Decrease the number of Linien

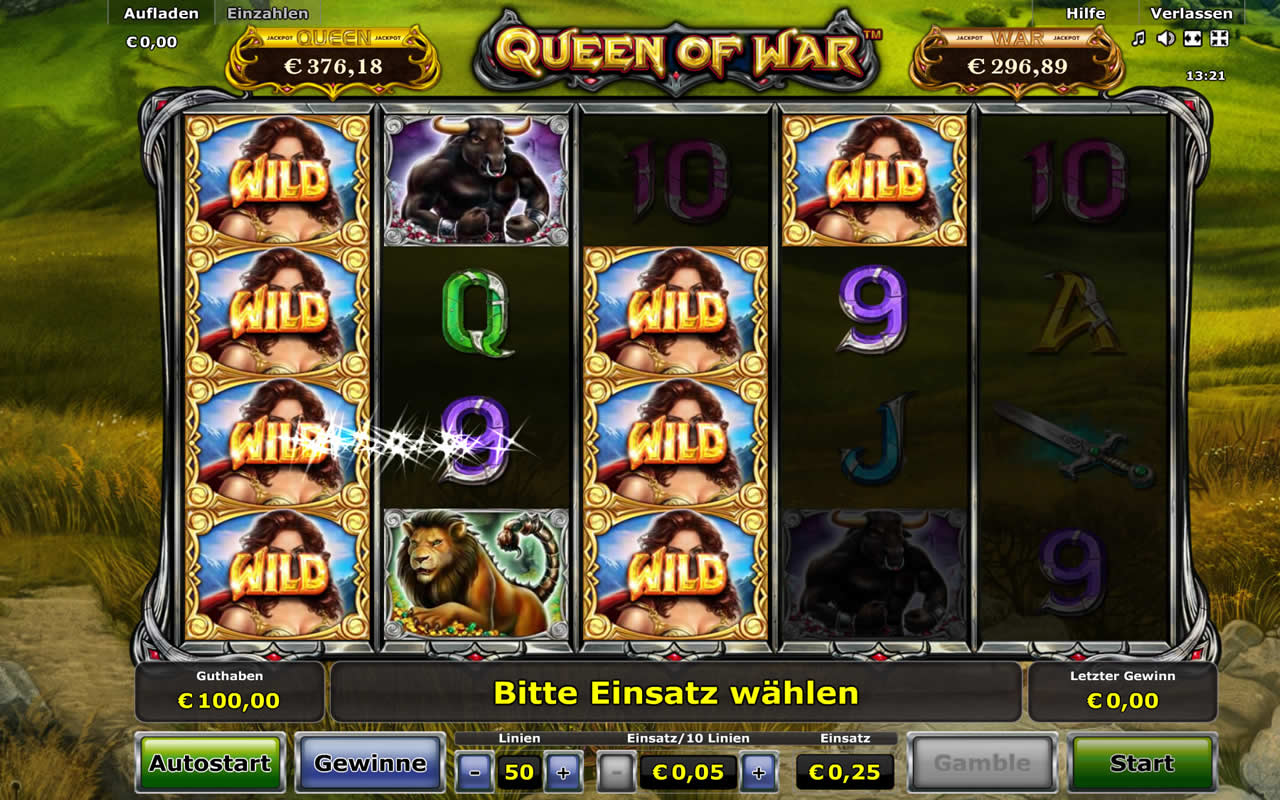475,772
